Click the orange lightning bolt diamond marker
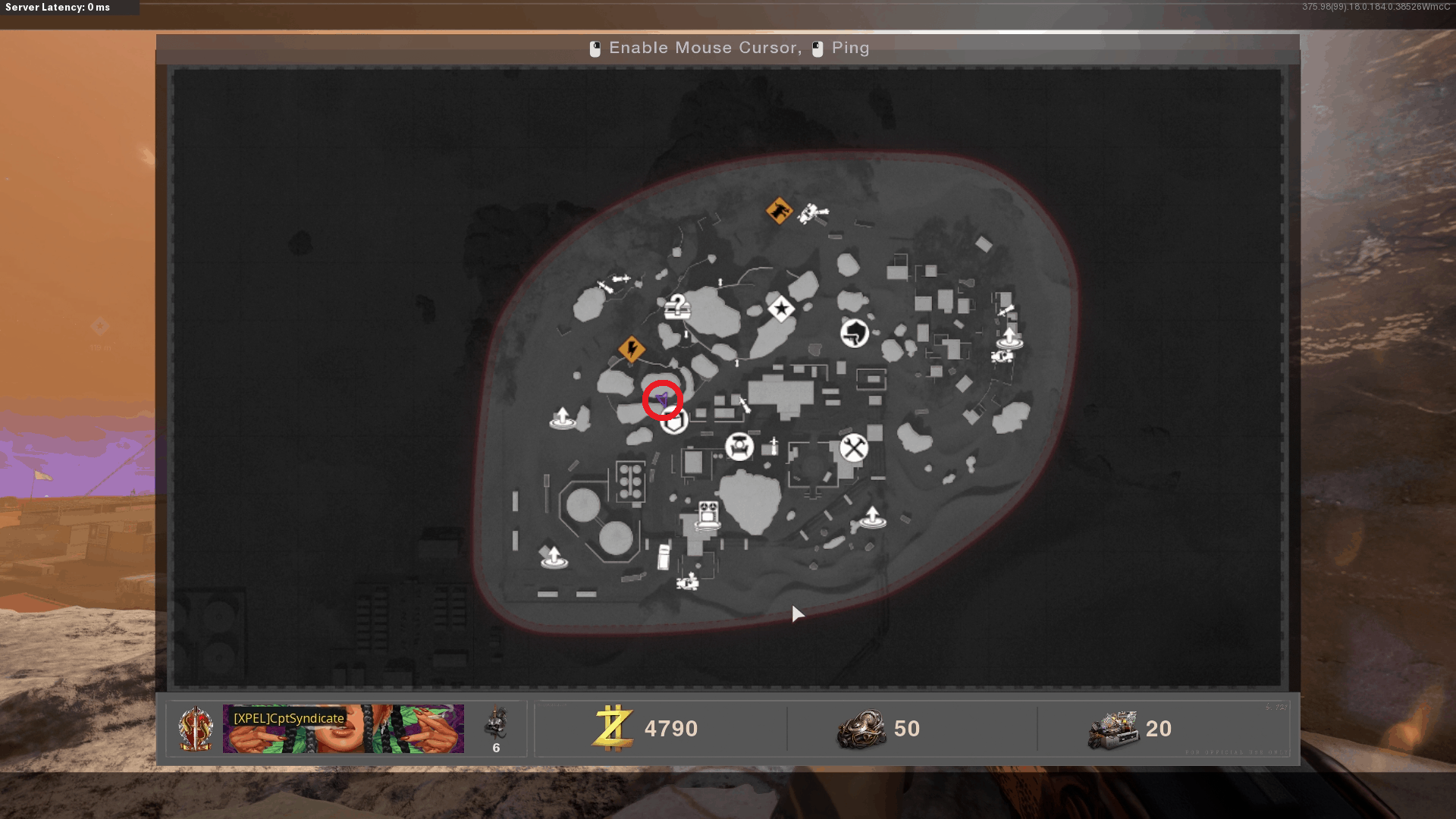The width and height of the screenshot is (1456, 819). pyautogui.click(x=632, y=349)
